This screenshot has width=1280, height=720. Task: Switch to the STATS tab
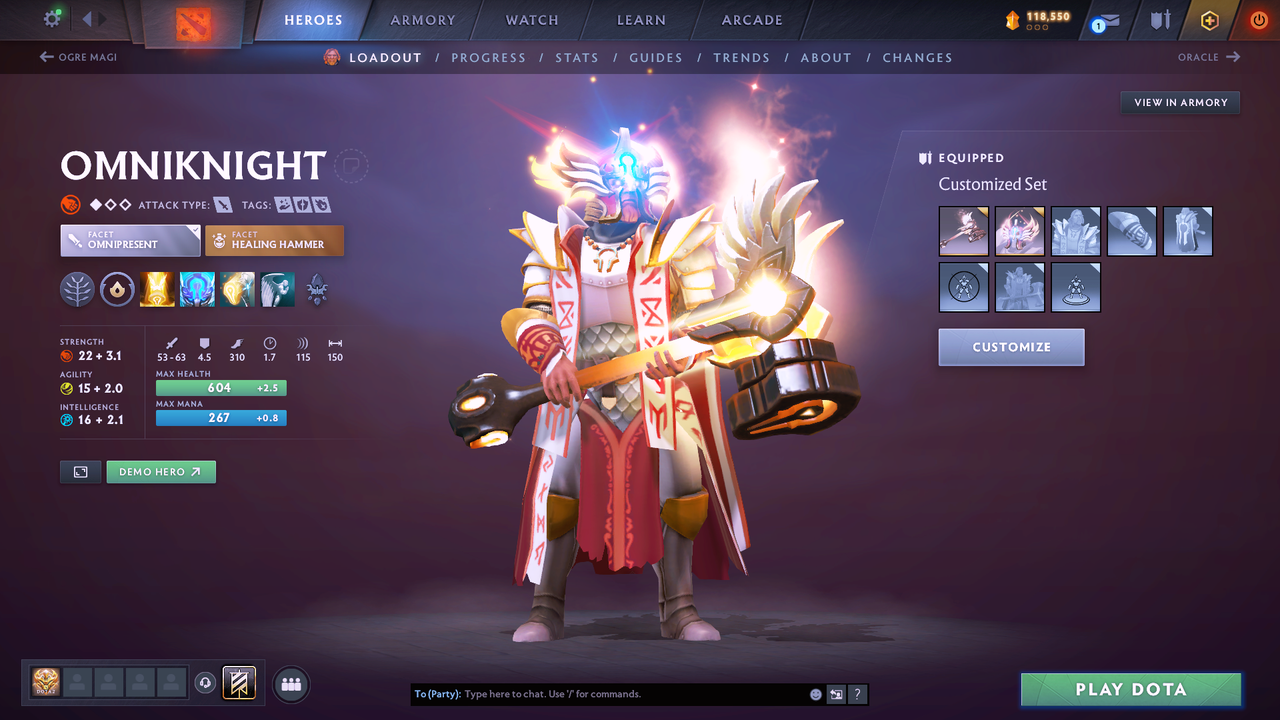(x=577, y=57)
